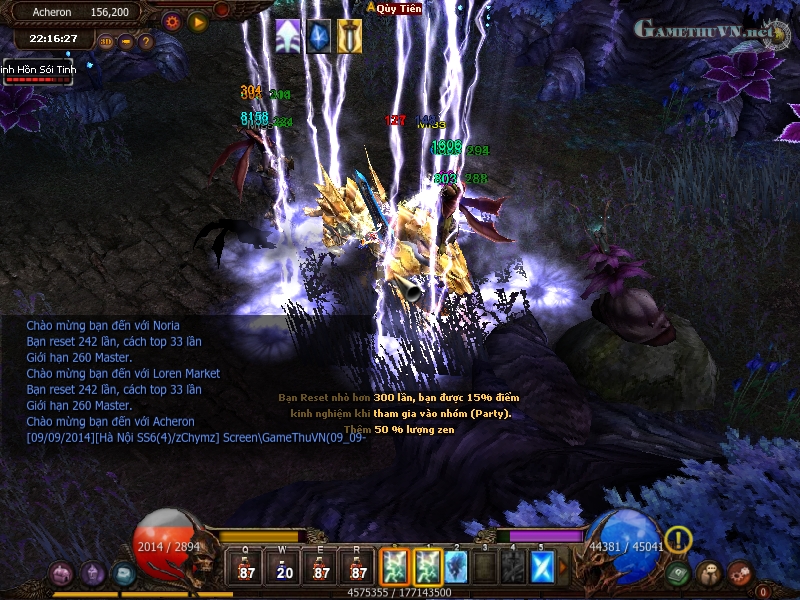Viewport: 800px width, 600px height.
Task: Open settings with the orange gear icon
Action: pyautogui.click(x=171, y=21)
